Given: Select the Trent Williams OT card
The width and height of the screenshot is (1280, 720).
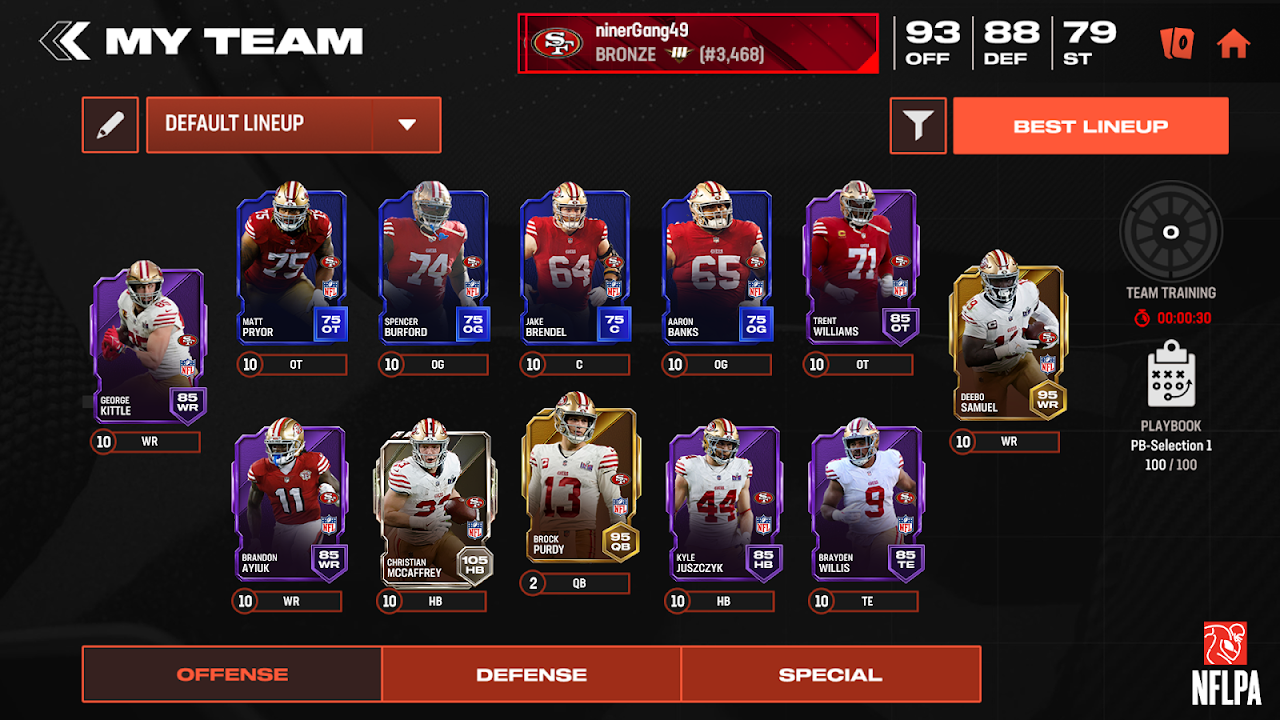Looking at the screenshot, I should click(859, 267).
